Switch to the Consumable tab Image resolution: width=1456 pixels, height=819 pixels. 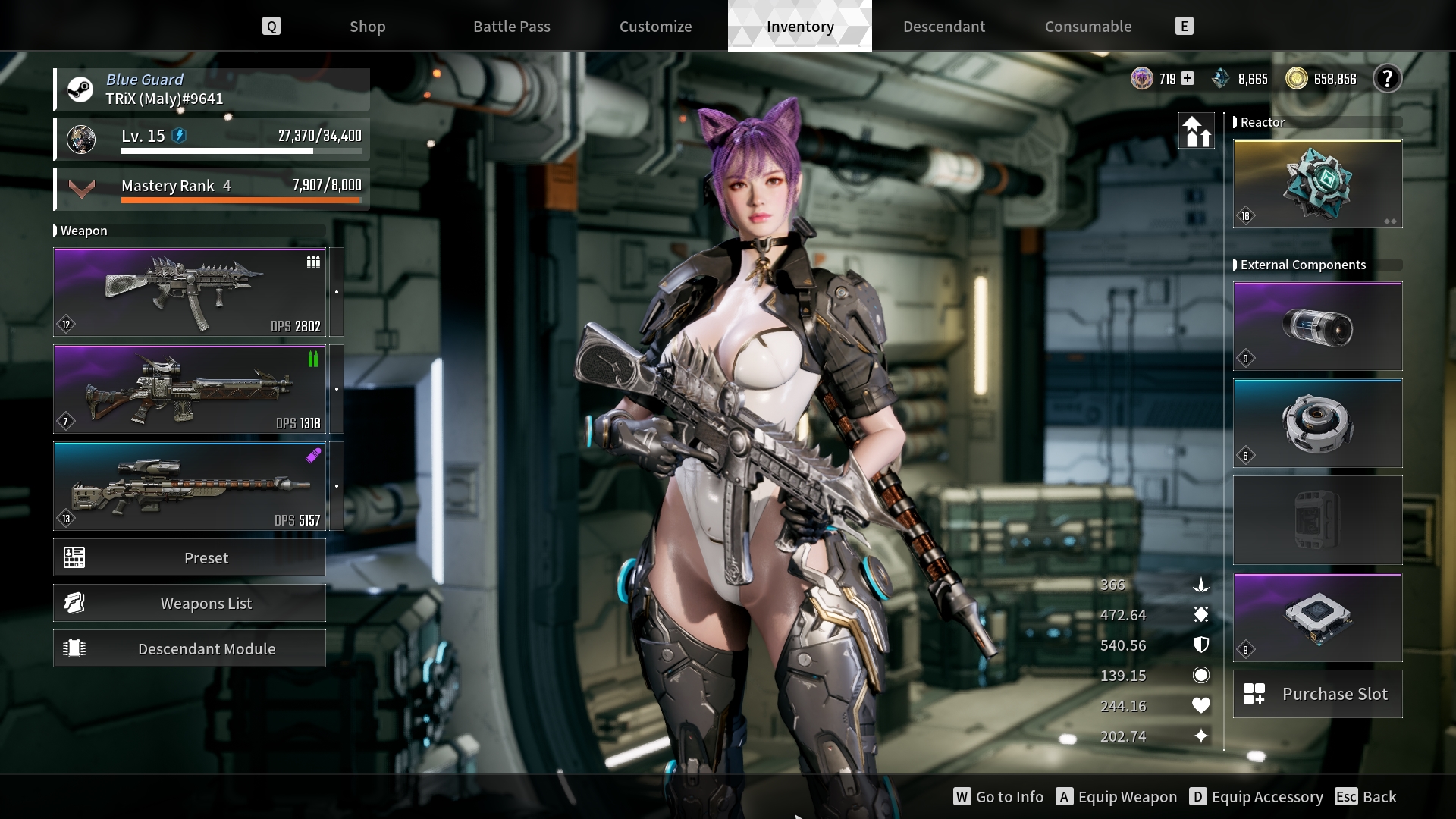click(x=1088, y=27)
